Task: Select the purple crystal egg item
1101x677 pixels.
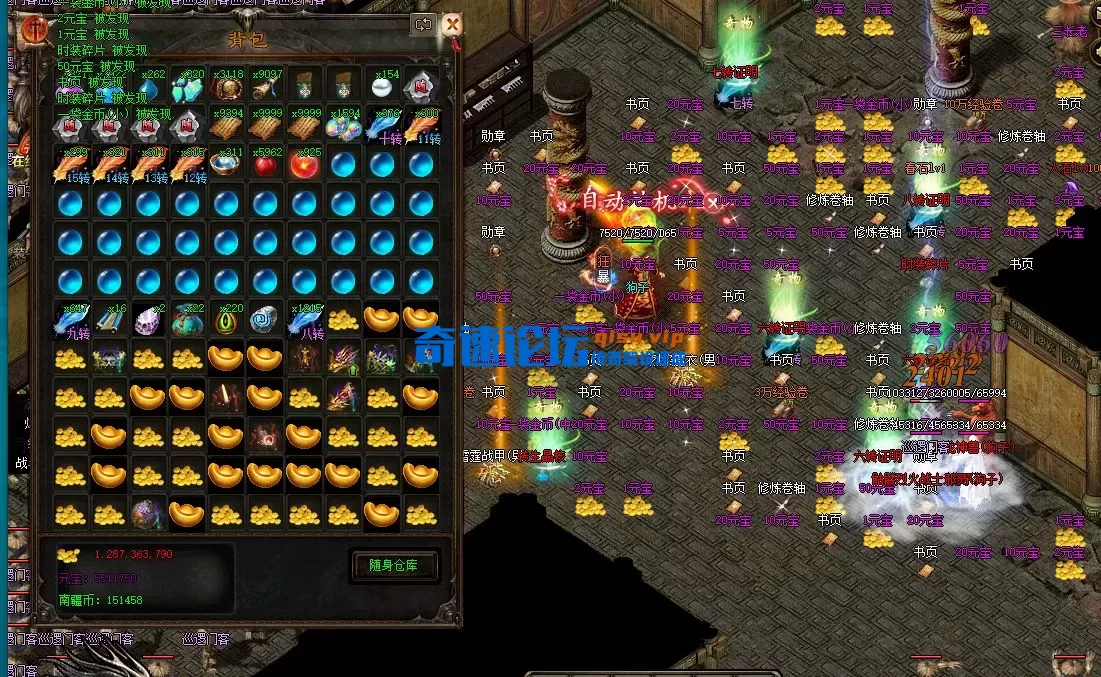Action: click(x=148, y=320)
